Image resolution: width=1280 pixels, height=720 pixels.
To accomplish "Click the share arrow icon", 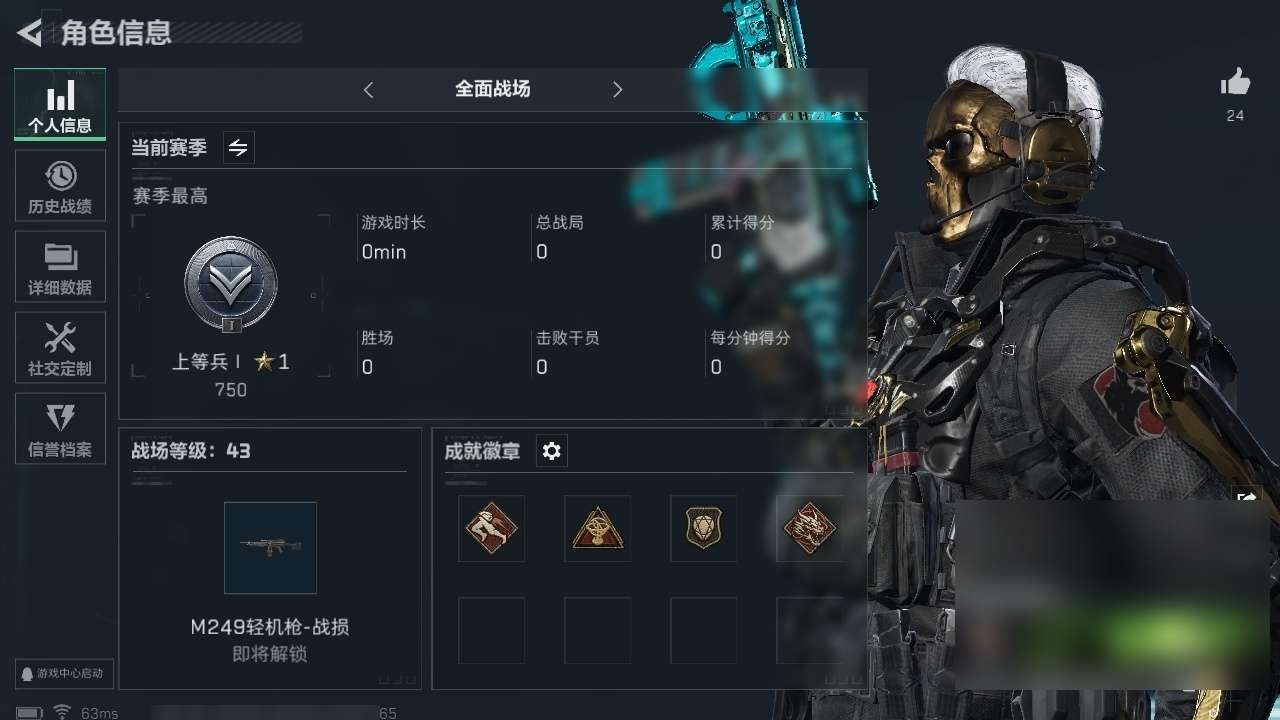I will [x=1247, y=498].
